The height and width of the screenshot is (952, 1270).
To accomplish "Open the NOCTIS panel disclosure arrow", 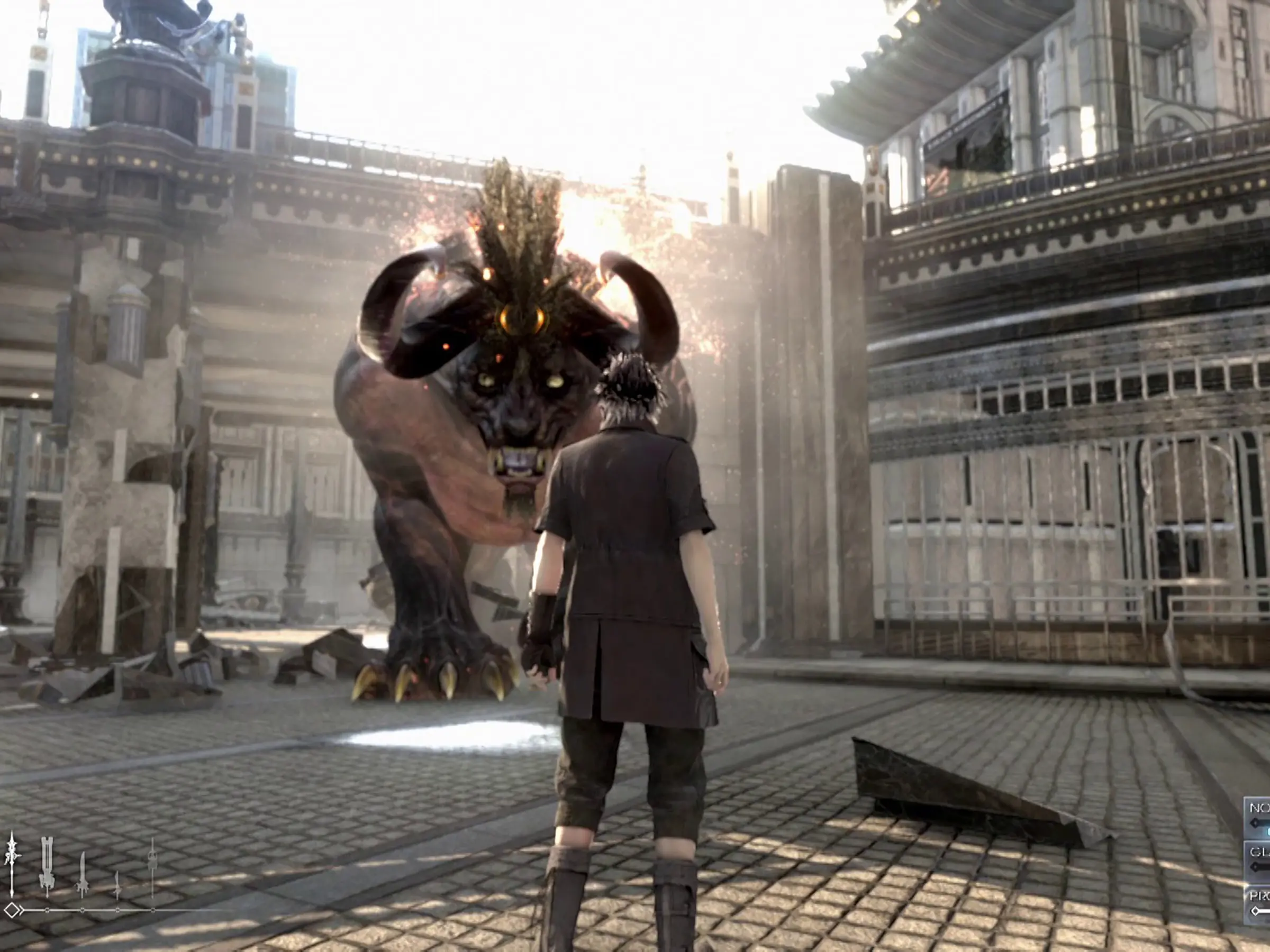I will [1255, 823].
